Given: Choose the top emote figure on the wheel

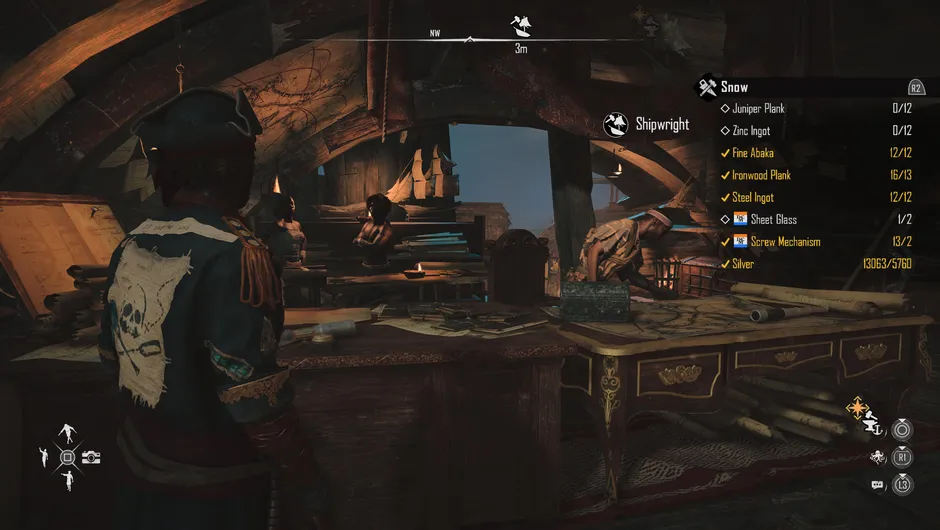Looking at the screenshot, I should (x=67, y=433).
